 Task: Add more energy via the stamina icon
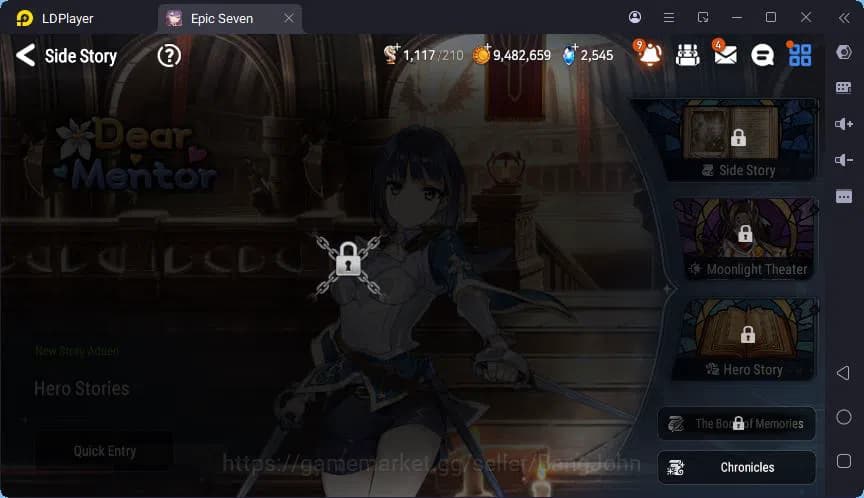pyautogui.click(x=392, y=55)
